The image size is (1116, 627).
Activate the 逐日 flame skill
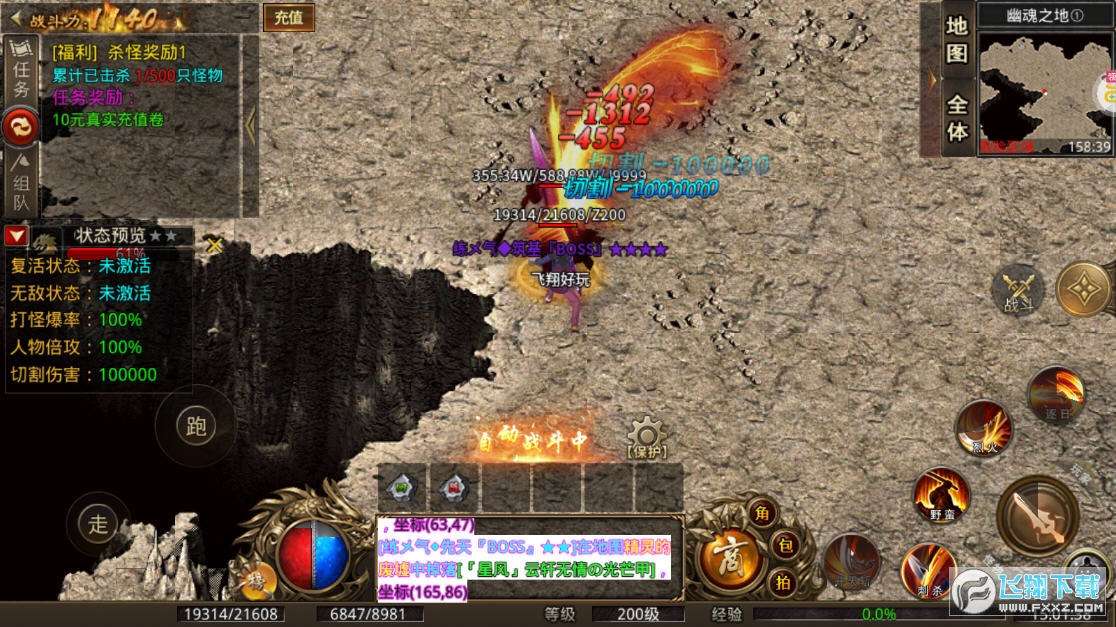click(x=1056, y=395)
